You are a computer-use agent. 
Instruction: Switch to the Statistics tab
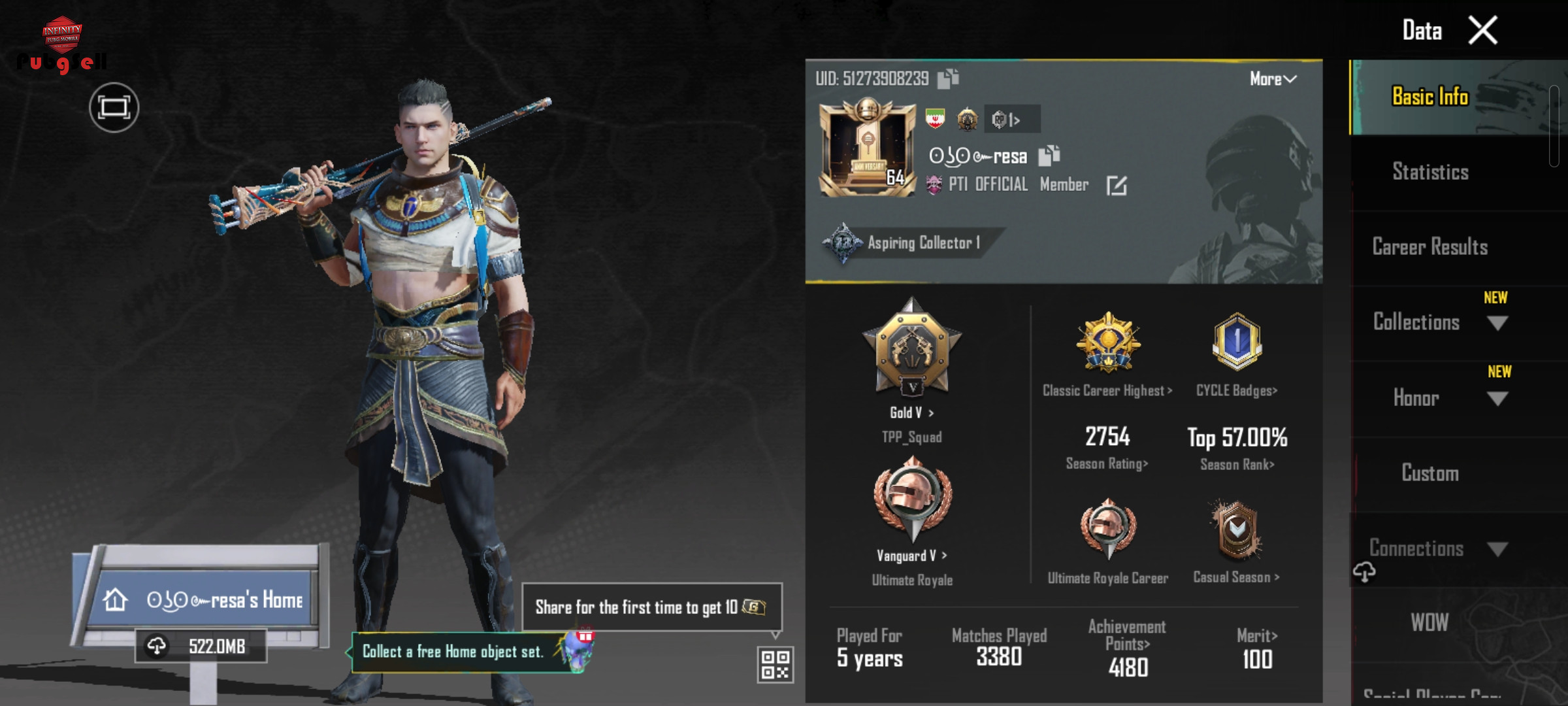pyautogui.click(x=1430, y=172)
